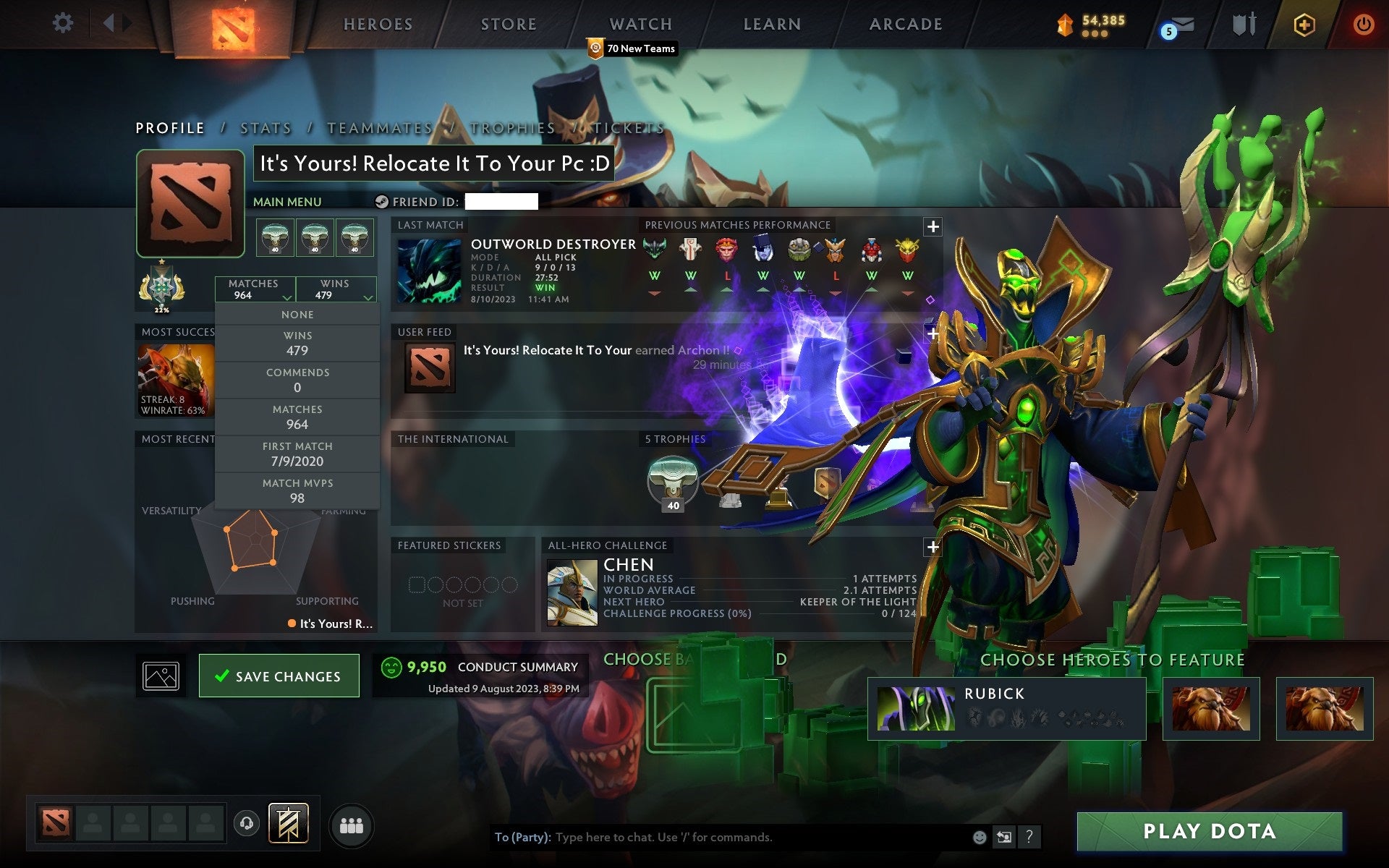The width and height of the screenshot is (1389, 868).
Task: Click the Dota 2 logo profile avatar
Action: click(x=190, y=203)
